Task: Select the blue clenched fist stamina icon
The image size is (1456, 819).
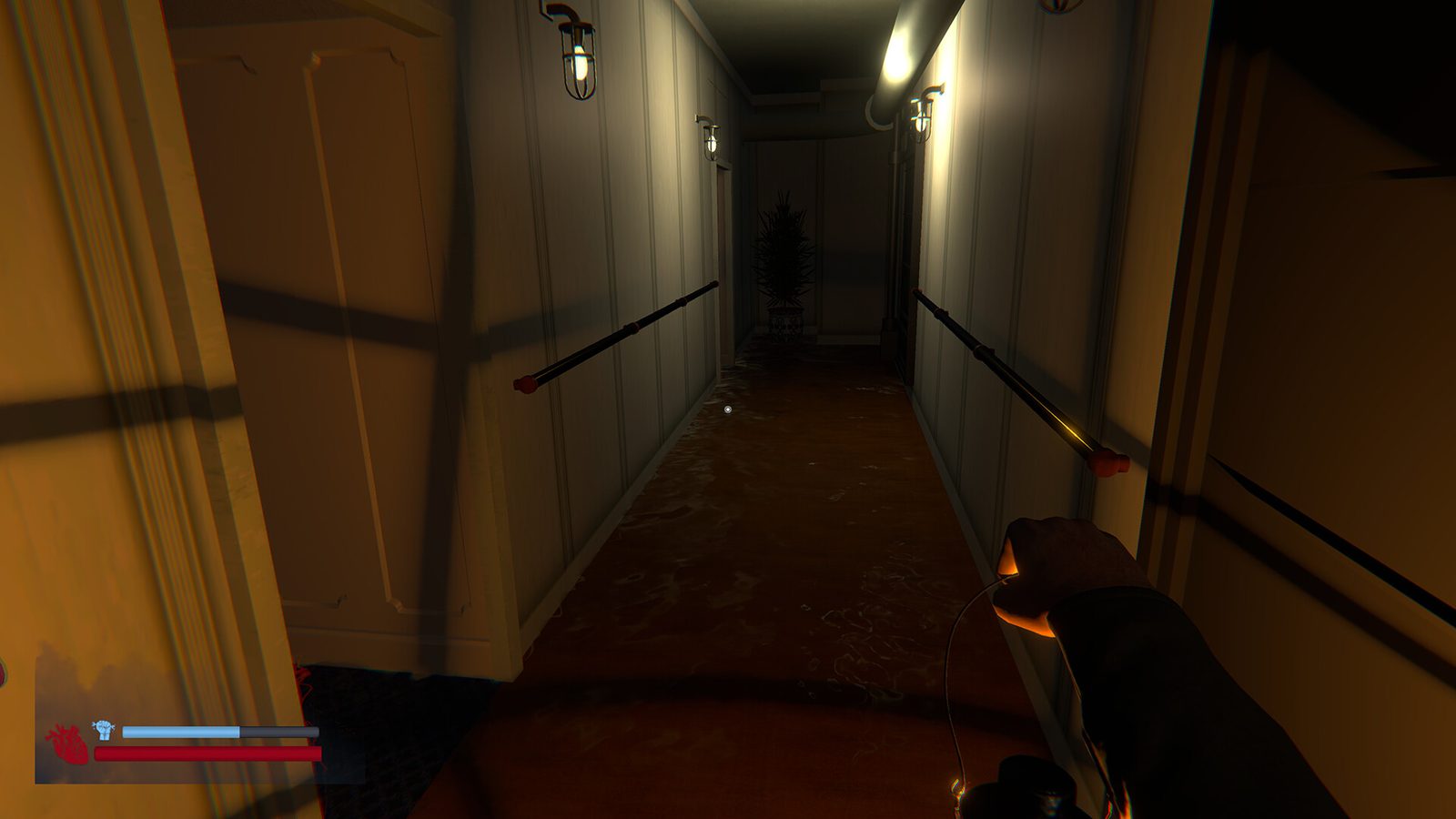Action: 104,729
